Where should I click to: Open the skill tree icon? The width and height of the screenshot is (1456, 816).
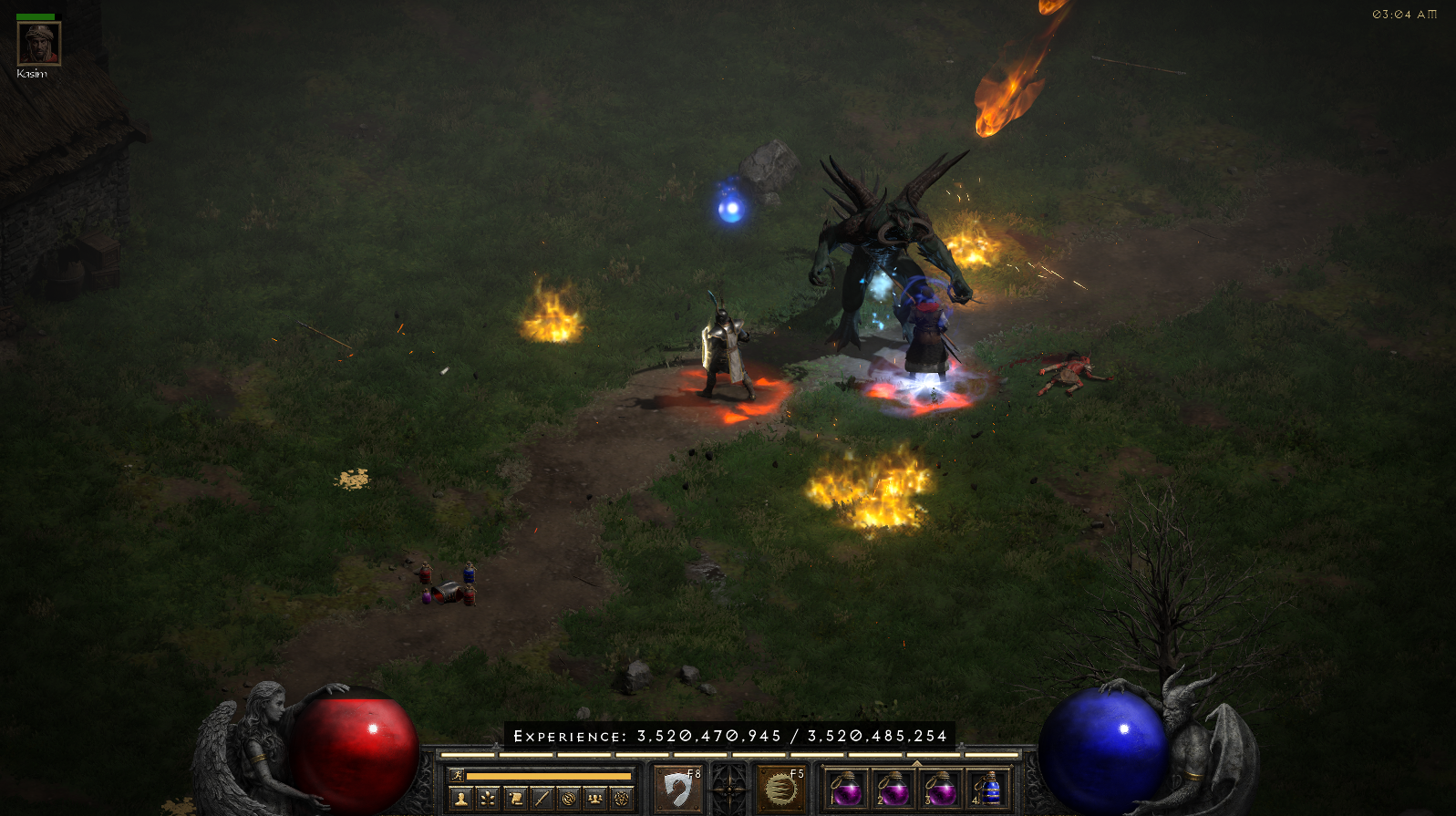(x=488, y=799)
